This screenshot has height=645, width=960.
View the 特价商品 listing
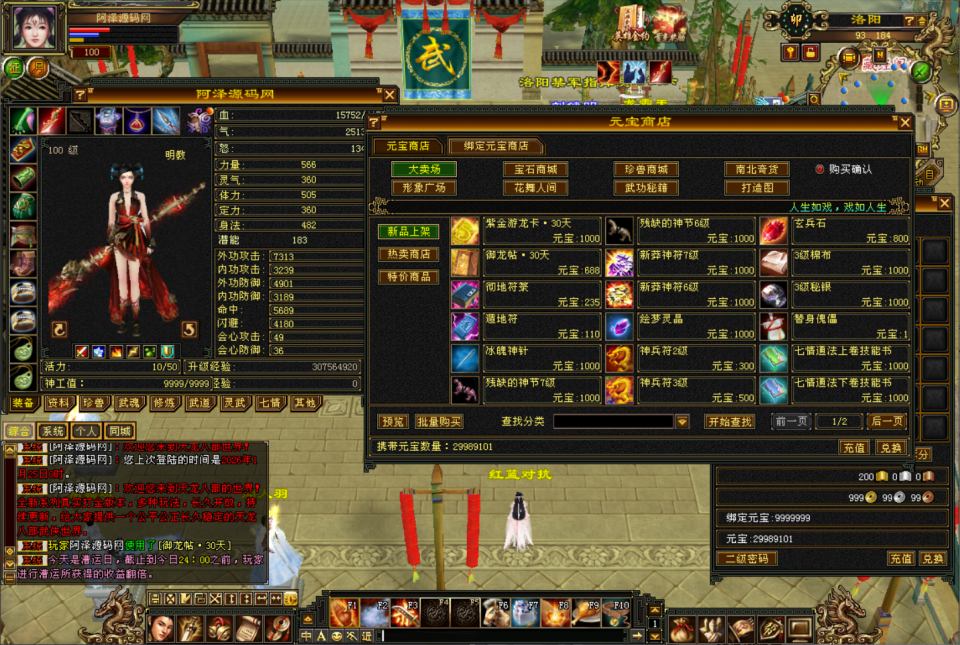point(408,276)
